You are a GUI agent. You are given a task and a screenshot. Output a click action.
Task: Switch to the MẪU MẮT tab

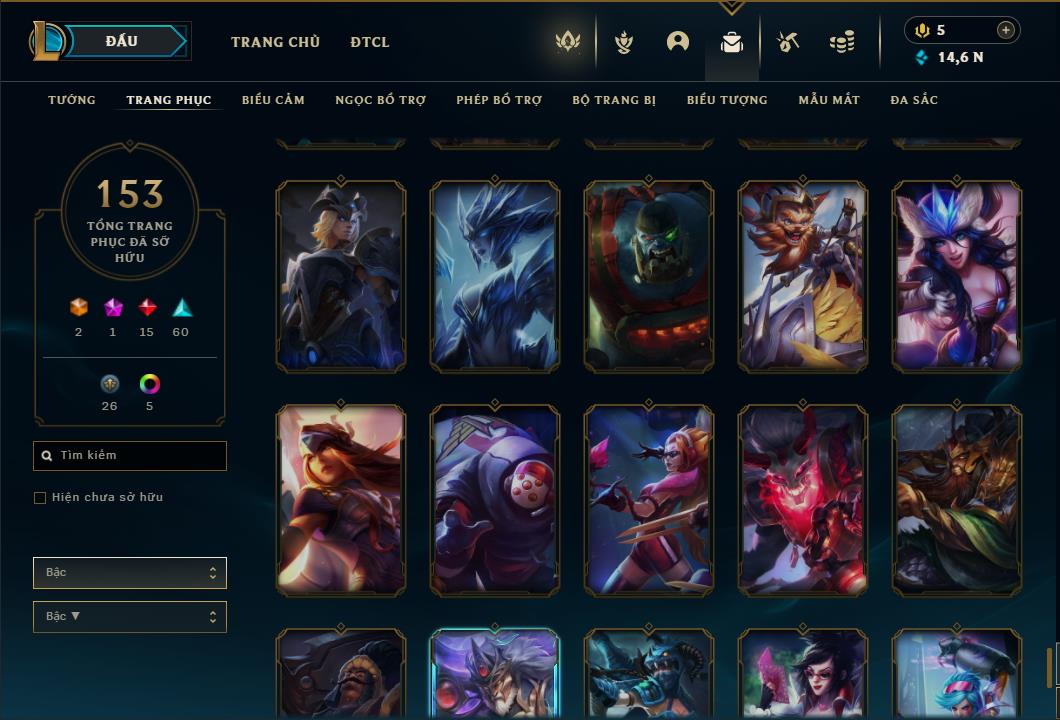829,100
